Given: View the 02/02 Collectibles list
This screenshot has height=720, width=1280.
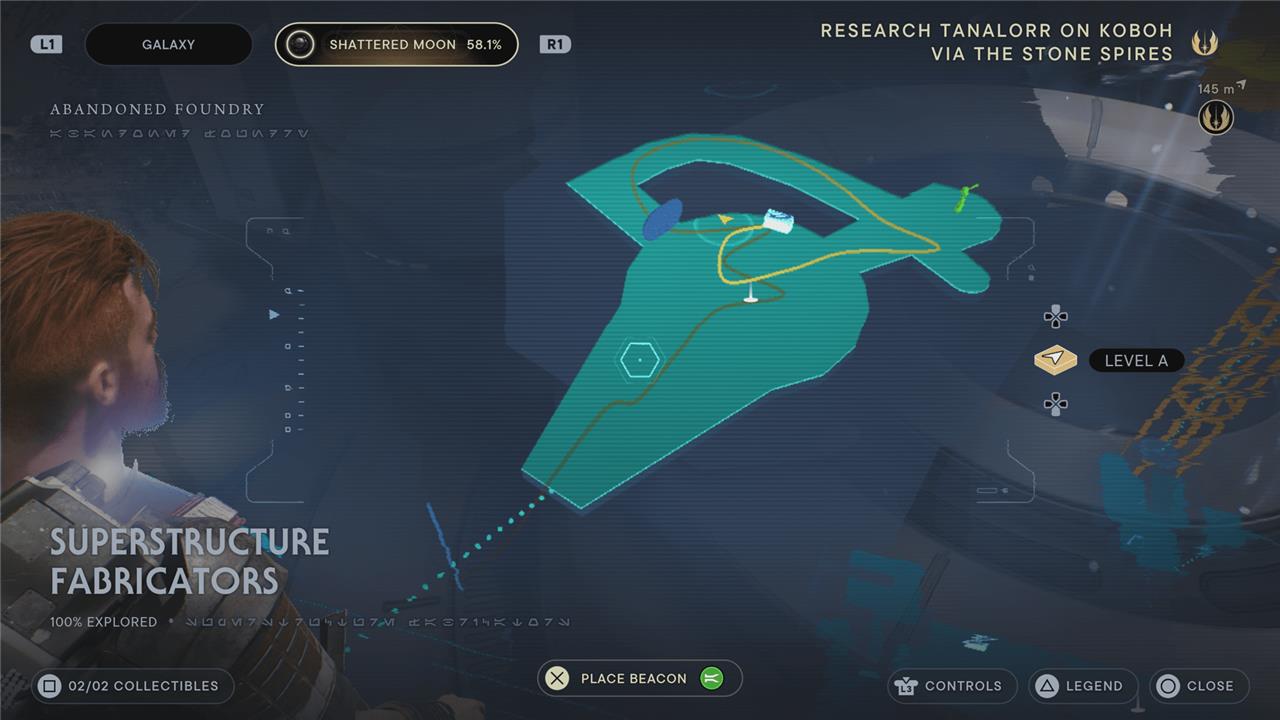Looking at the screenshot, I should click(132, 686).
